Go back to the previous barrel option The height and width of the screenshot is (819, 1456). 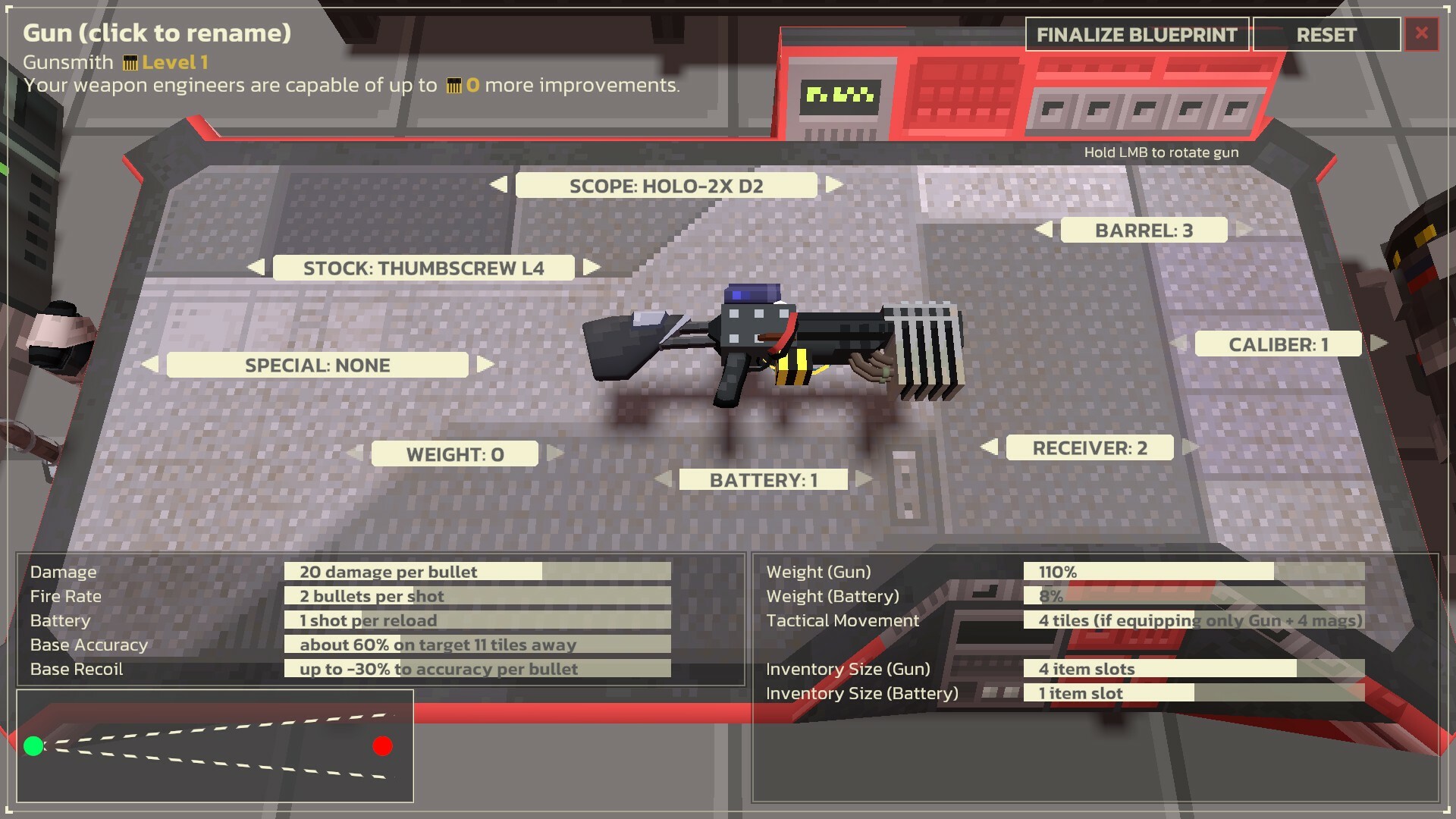(1043, 230)
